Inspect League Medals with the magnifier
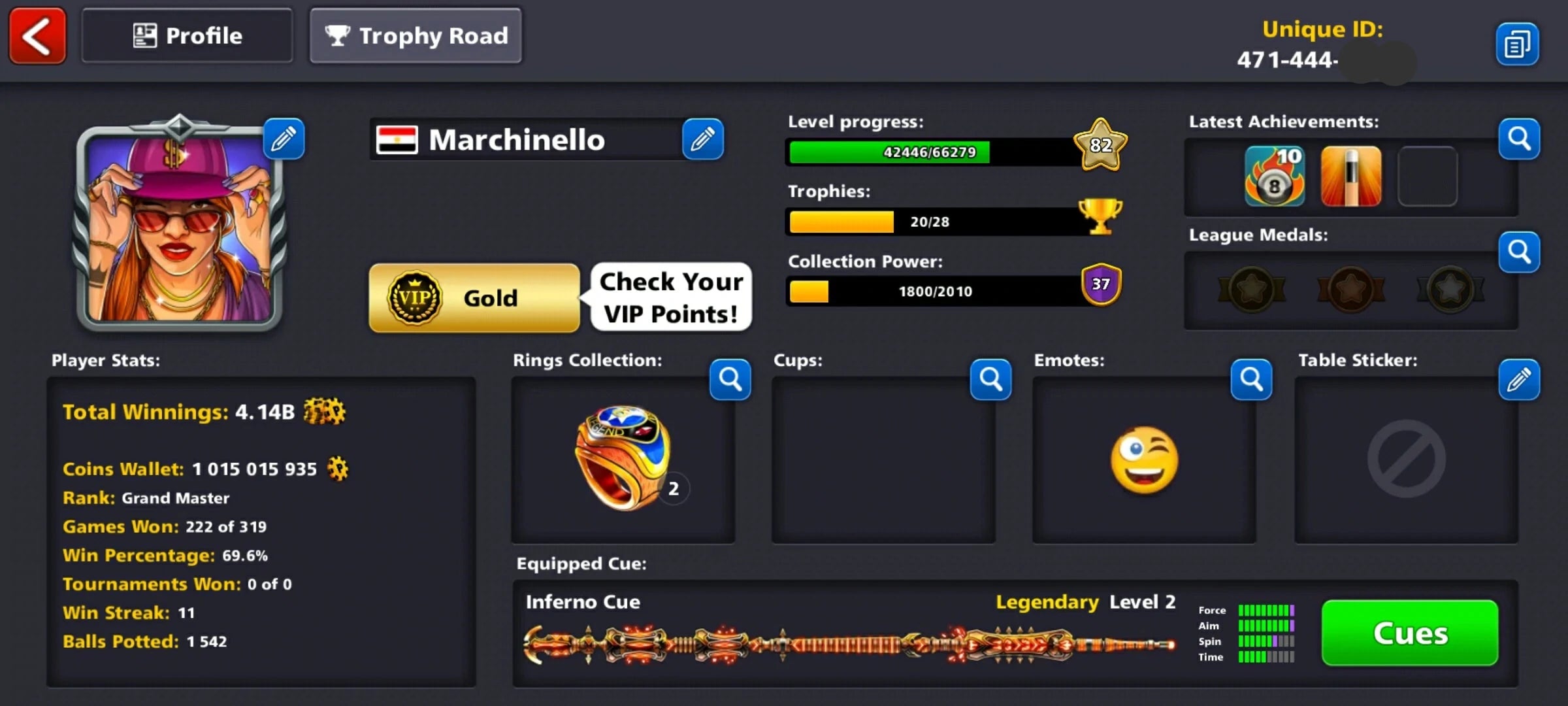This screenshot has width=1568, height=706. pyautogui.click(x=1519, y=253)
